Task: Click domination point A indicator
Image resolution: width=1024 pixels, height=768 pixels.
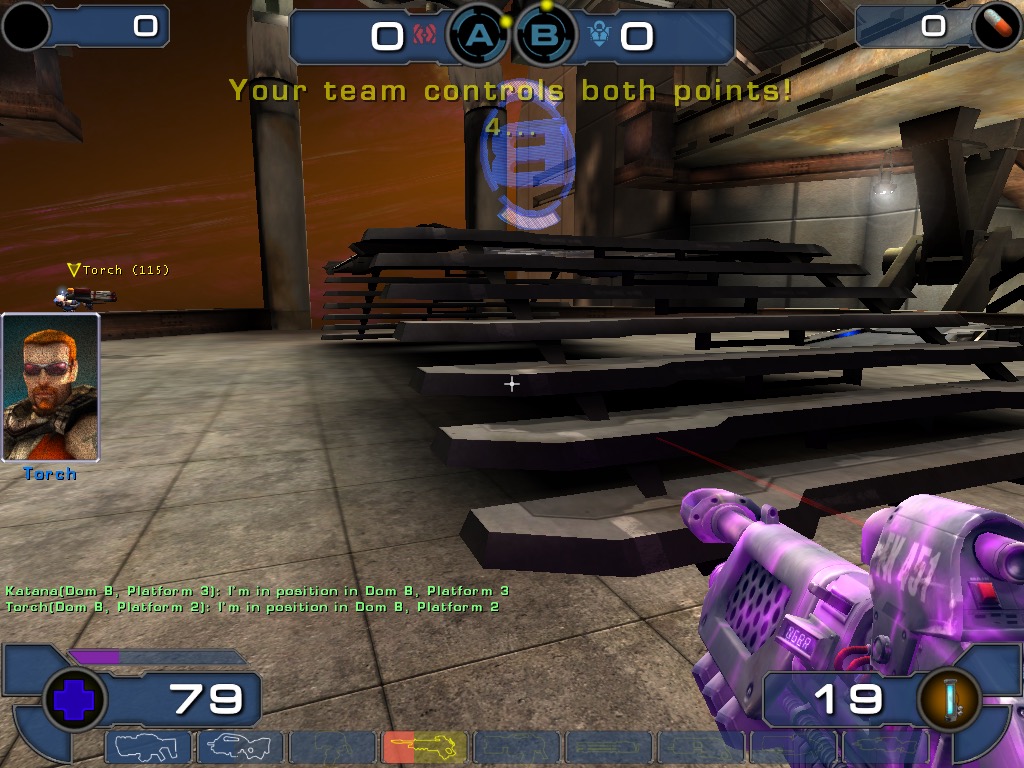Action: click(480, 36)
